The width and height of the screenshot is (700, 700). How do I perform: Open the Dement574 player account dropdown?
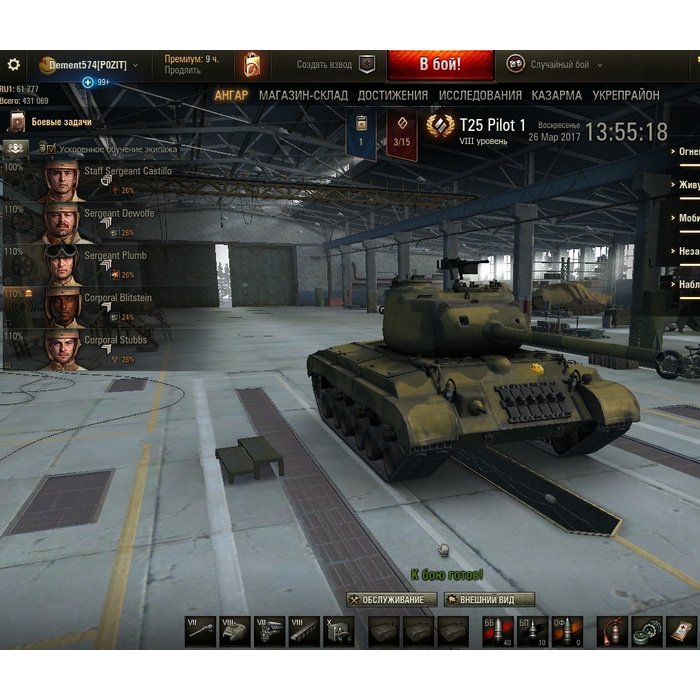(90, 65)
